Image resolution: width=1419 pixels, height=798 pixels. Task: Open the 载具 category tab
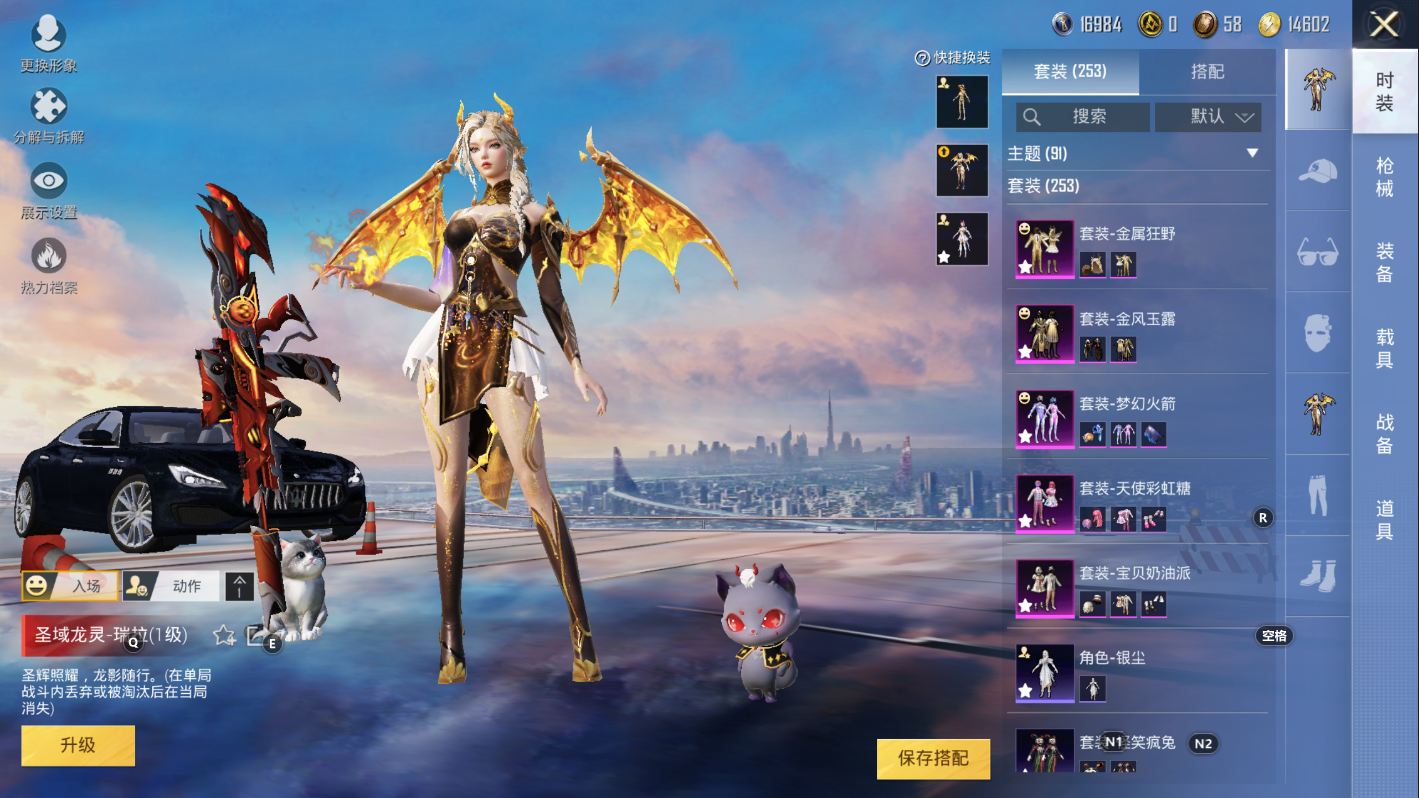click(1384, 348)
